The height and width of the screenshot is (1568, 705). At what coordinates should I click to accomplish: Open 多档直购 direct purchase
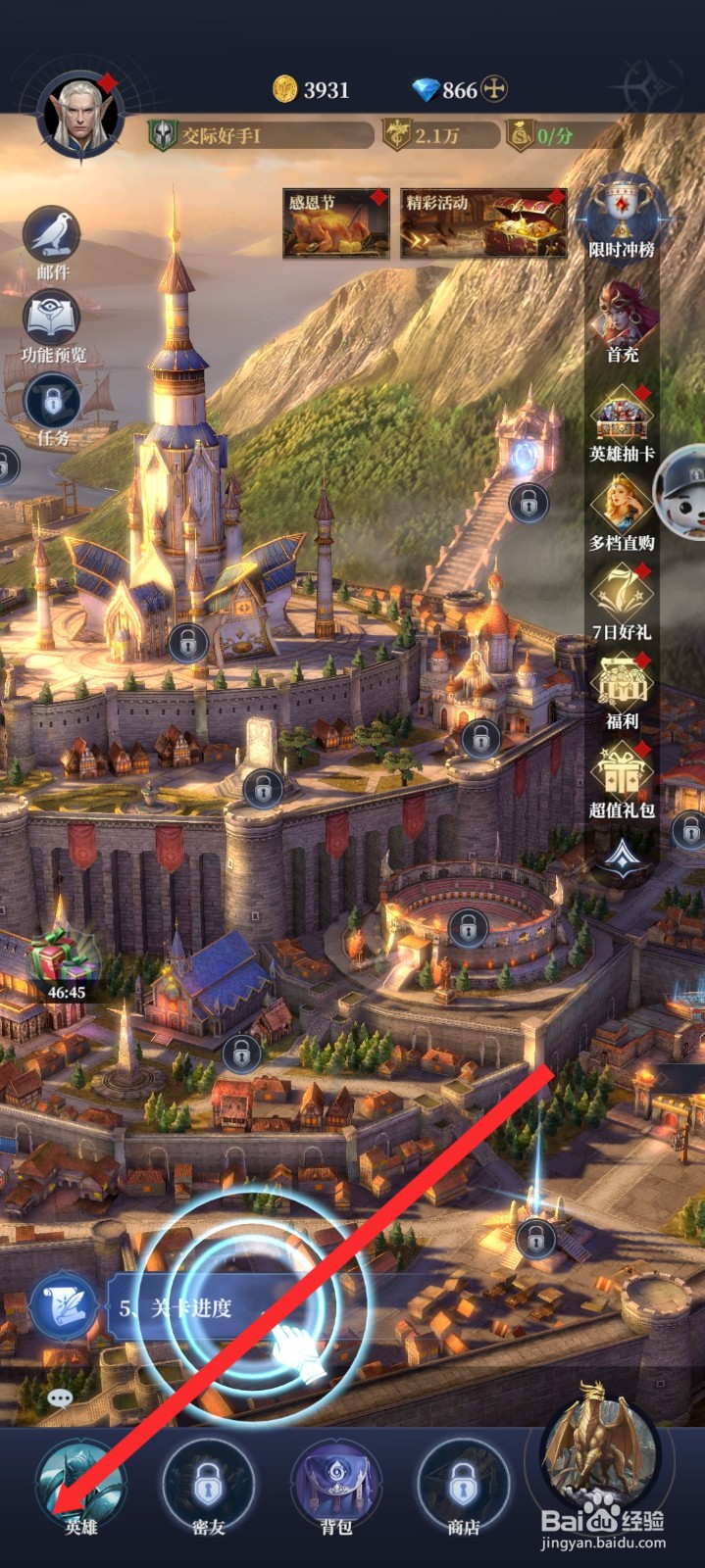622,510
